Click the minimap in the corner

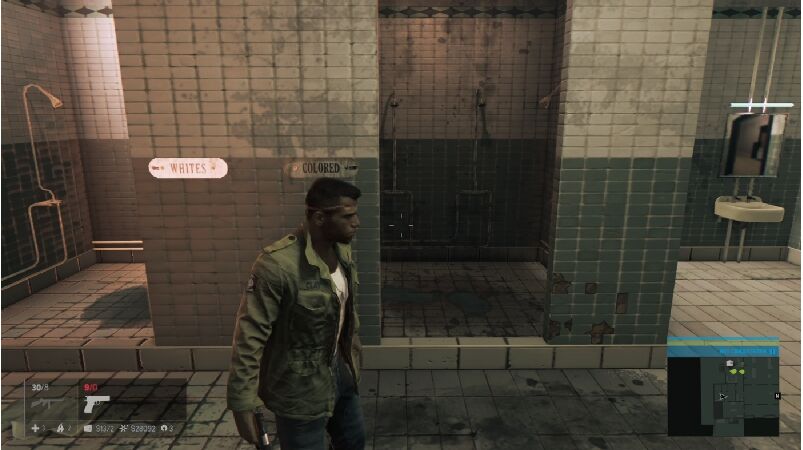click(723, 397)
